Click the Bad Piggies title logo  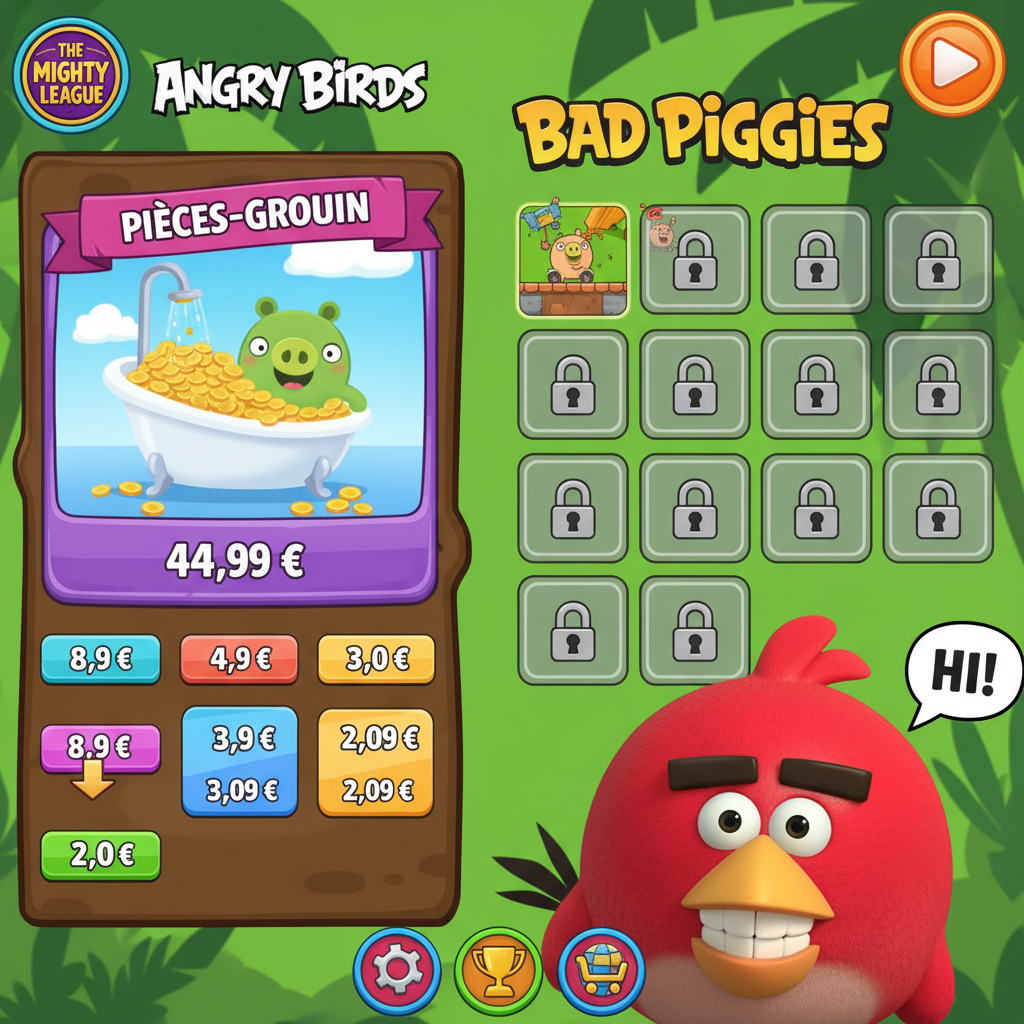(701, 132)
